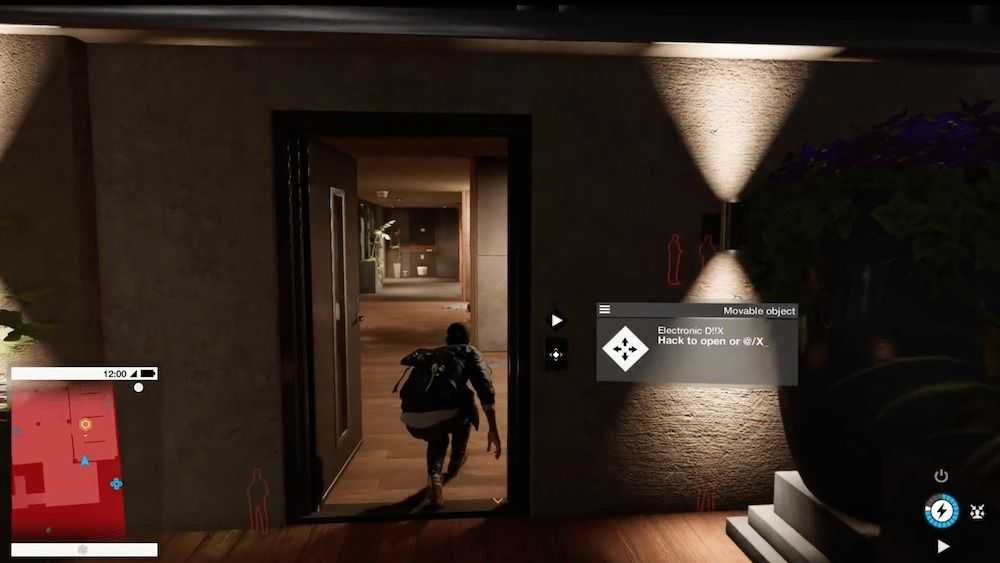Click the white bar under the minimap
Viewport: 1000px width, 563px height.
pos(84,549)
